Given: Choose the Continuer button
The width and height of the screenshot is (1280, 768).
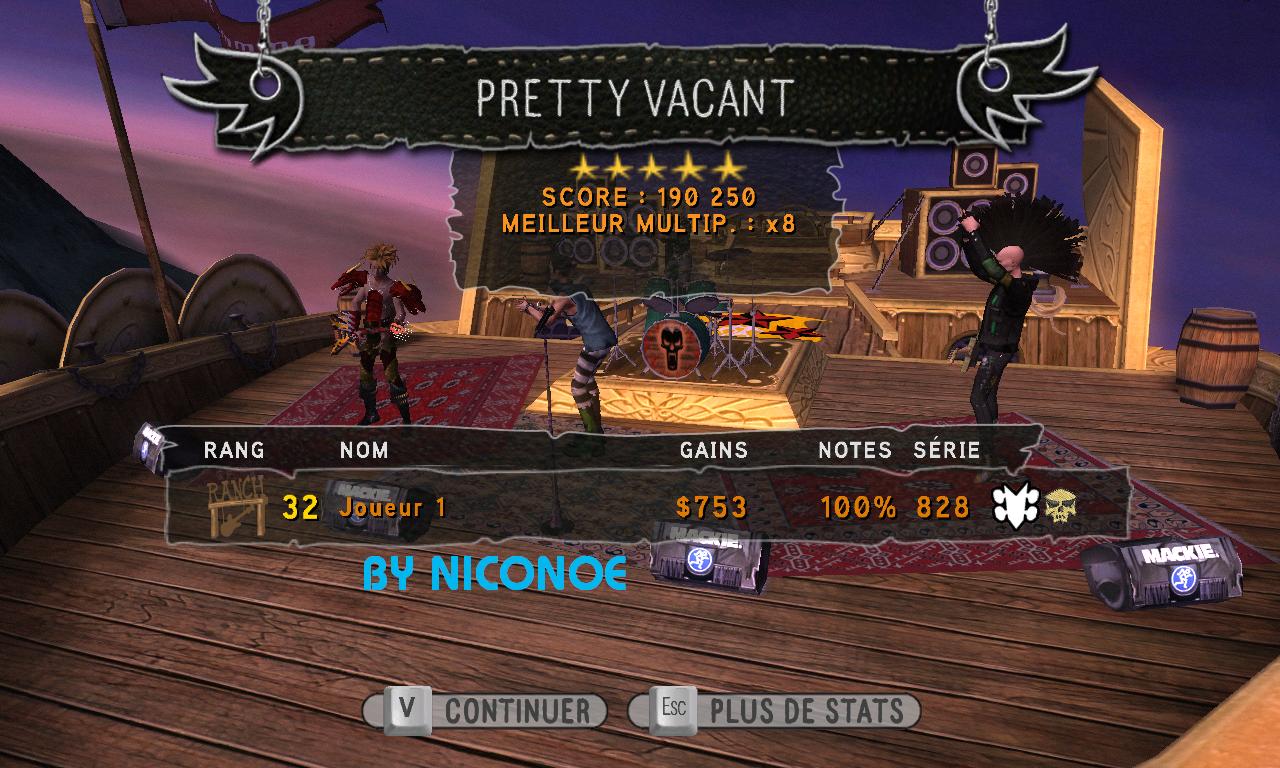Looking at the screenshot, I should 485,711.
